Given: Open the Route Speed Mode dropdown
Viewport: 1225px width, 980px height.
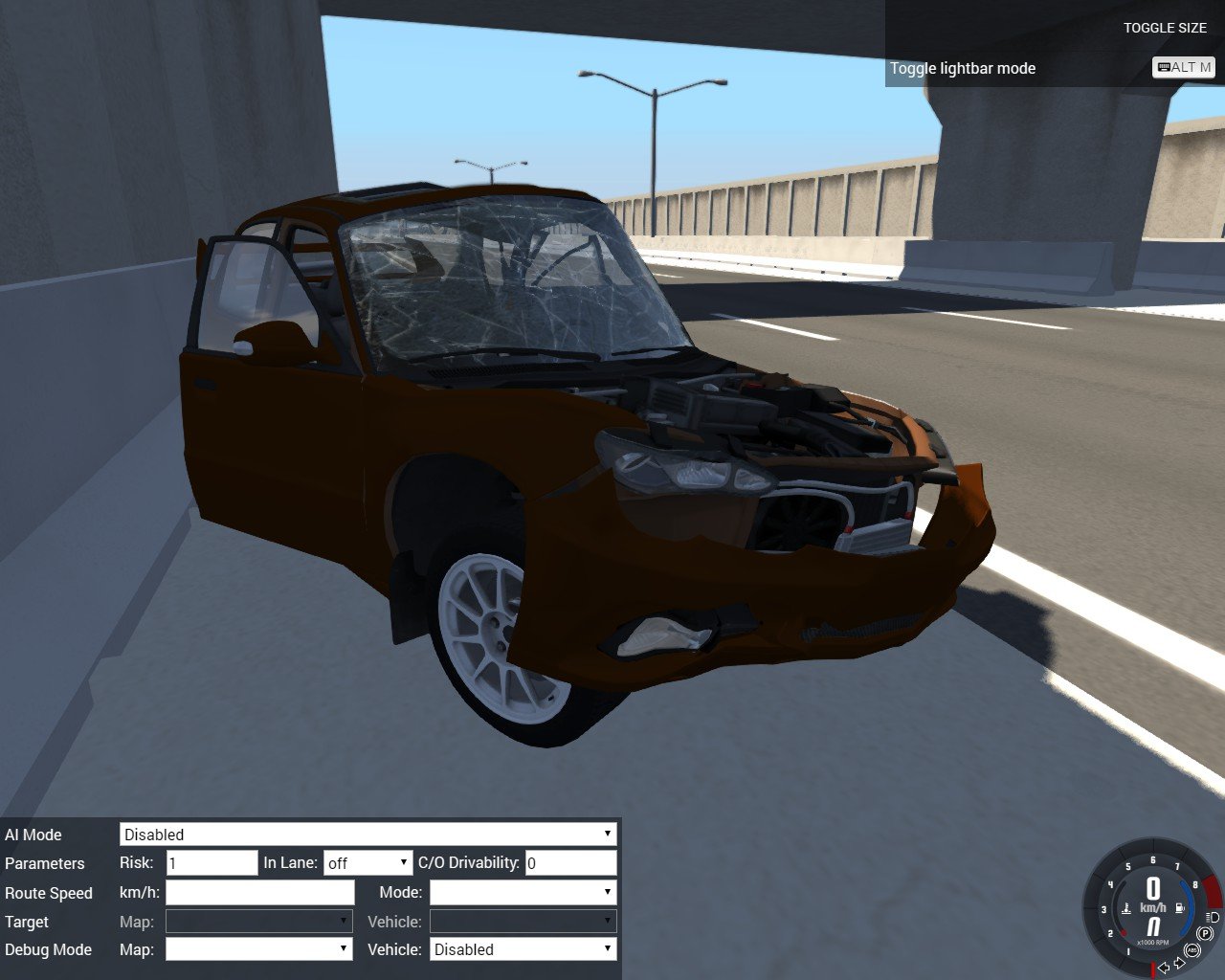Looking at the screenshot, I should [523, 893].
